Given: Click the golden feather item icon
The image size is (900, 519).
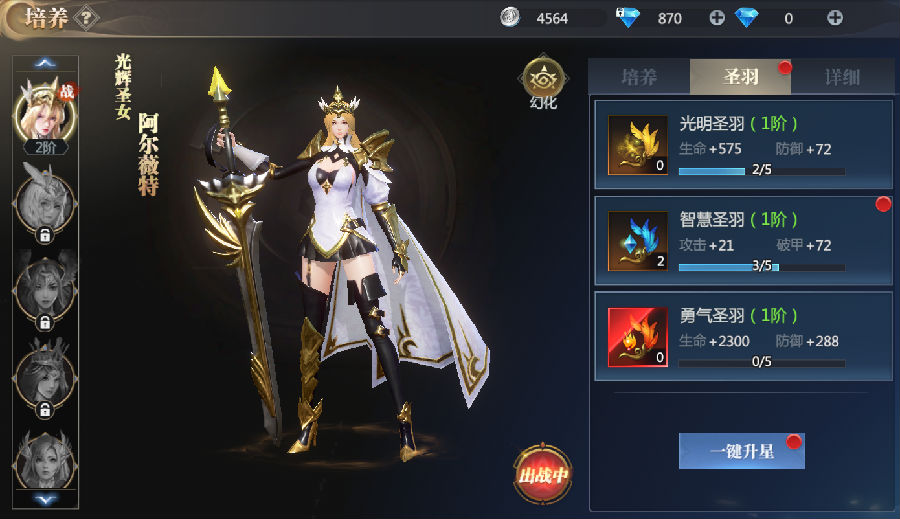Looking at the screenshot, I should (637, 145).
